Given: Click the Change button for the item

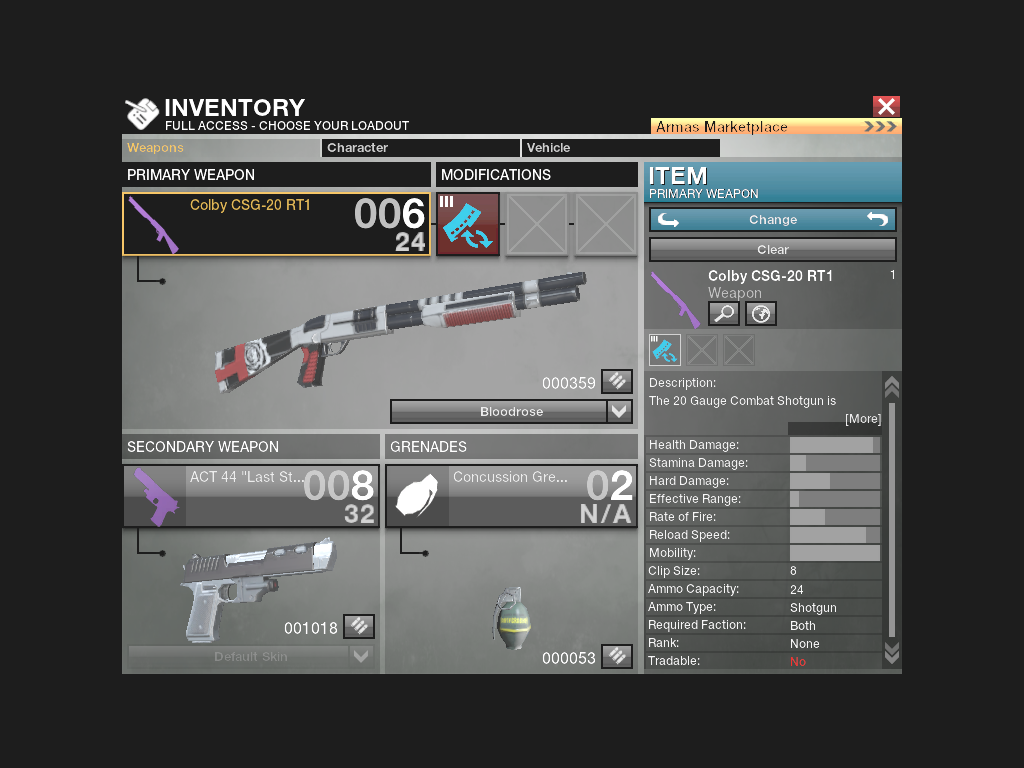Looking at the screenshot, I should tap(772, 220).
